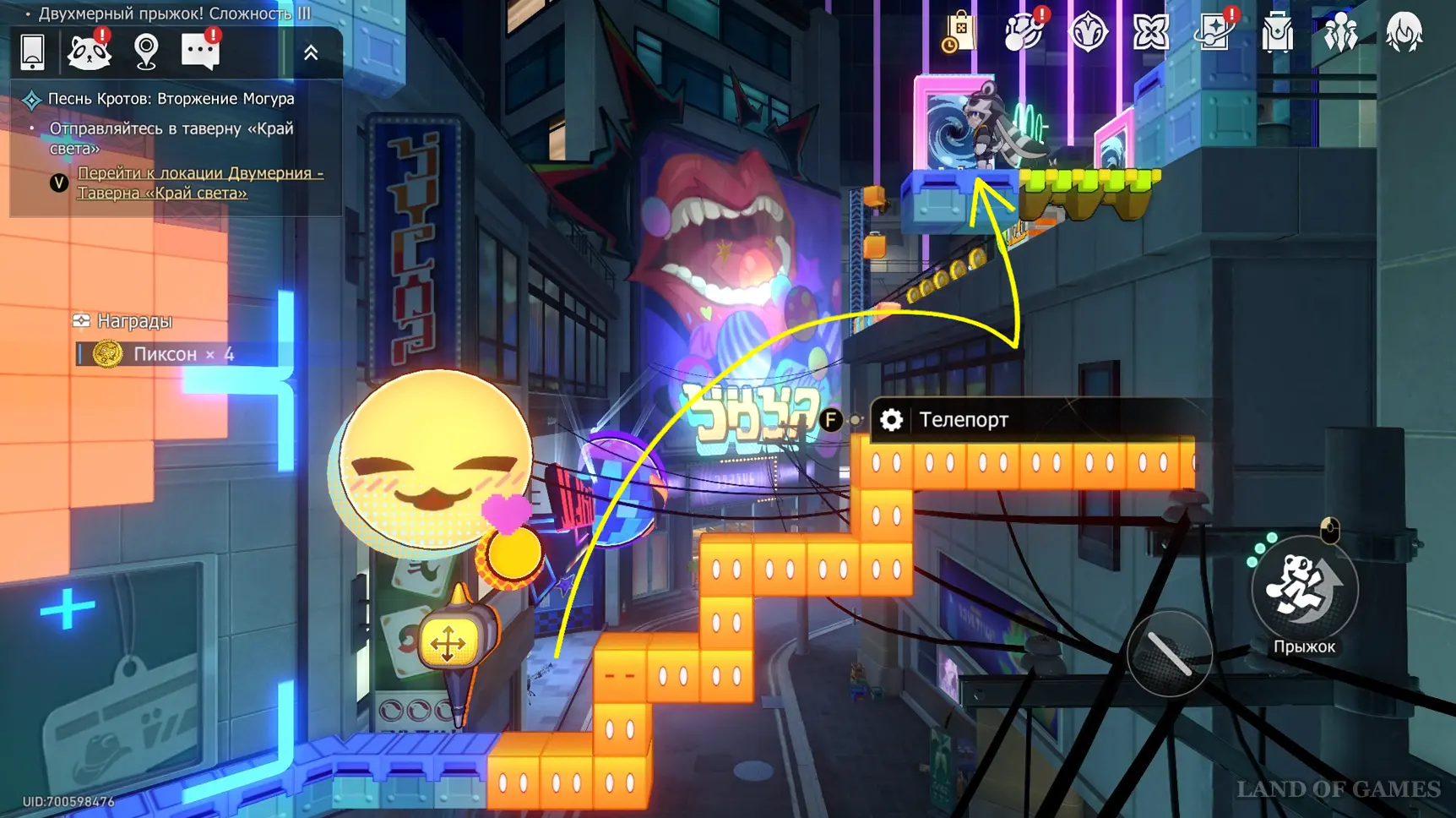Use the round baton attack button
The height and width of the screenshot is (818, 1456).
pos(1170,653)
